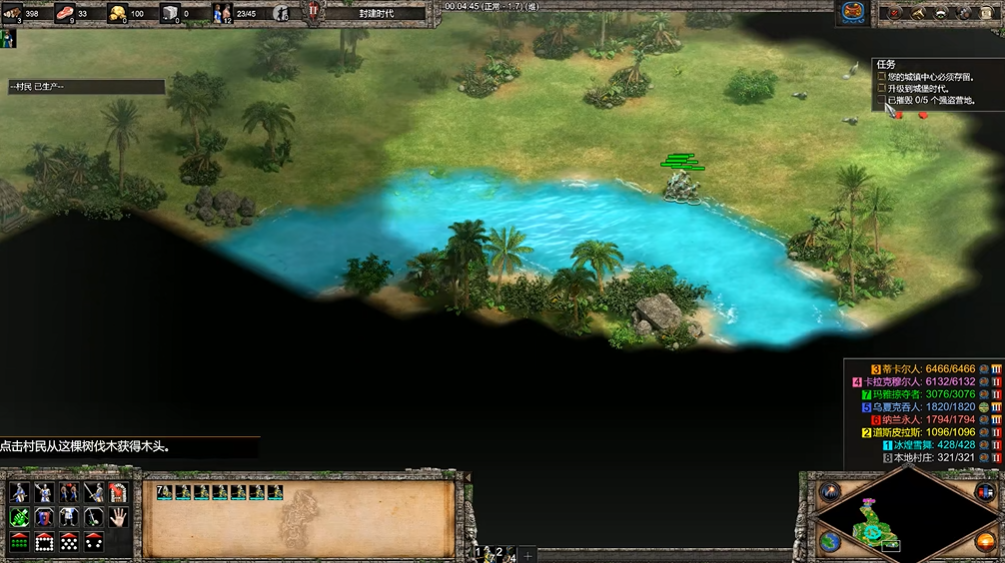
Task: Click control group 2 tab
Action: tap(499, 552)
